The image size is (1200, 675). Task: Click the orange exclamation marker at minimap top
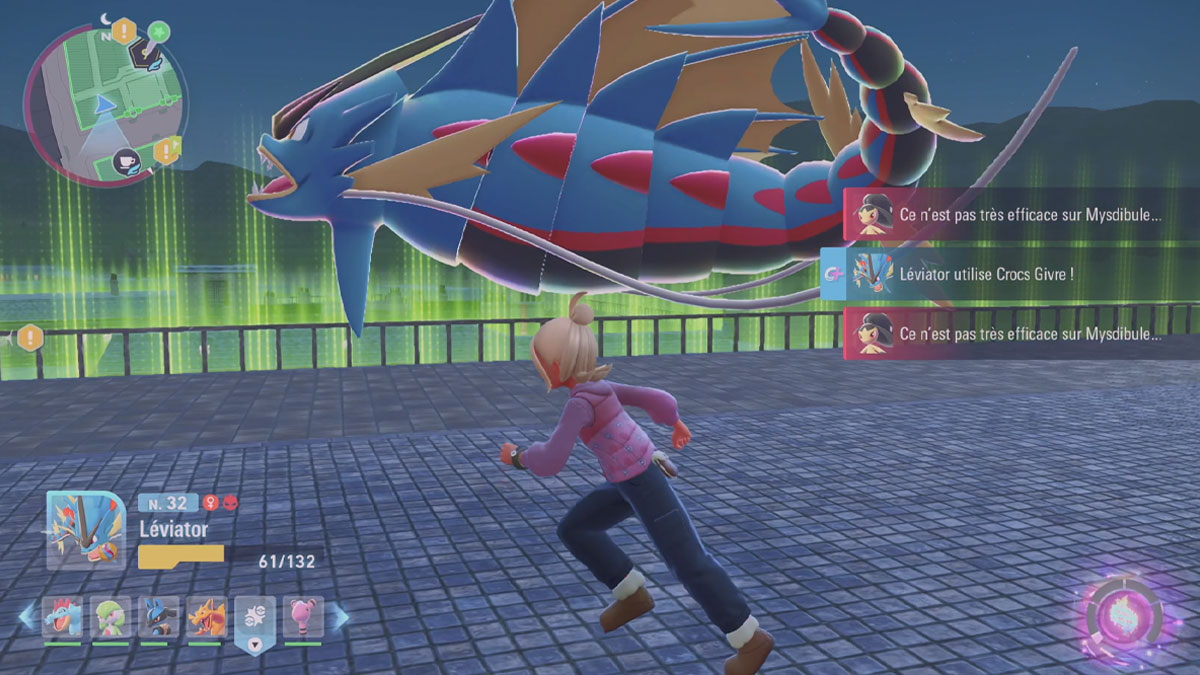point(124,30)
